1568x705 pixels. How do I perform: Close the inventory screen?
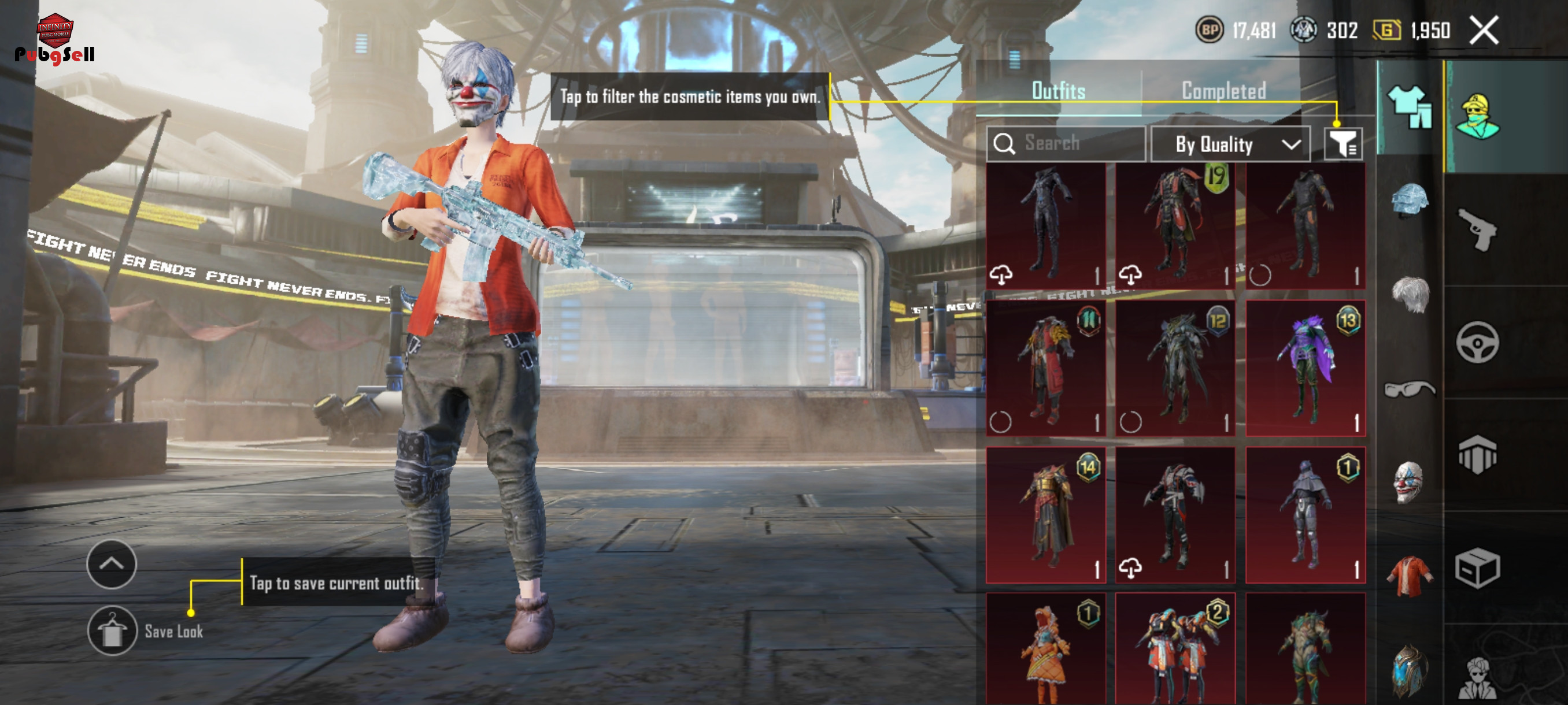[x=1484, y=31]
